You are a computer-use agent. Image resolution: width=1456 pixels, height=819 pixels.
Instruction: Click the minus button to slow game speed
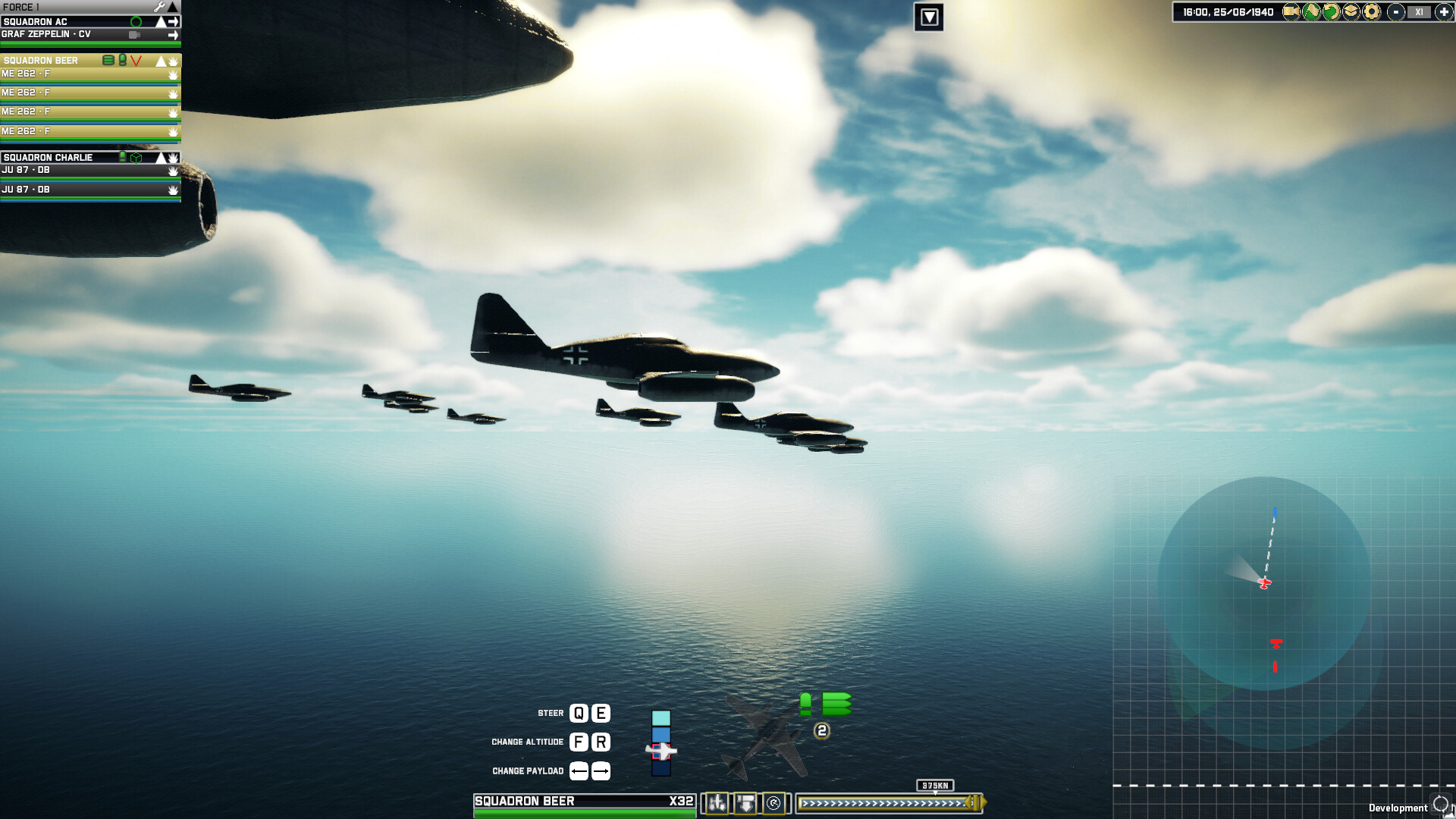(x=1396, y=11)
